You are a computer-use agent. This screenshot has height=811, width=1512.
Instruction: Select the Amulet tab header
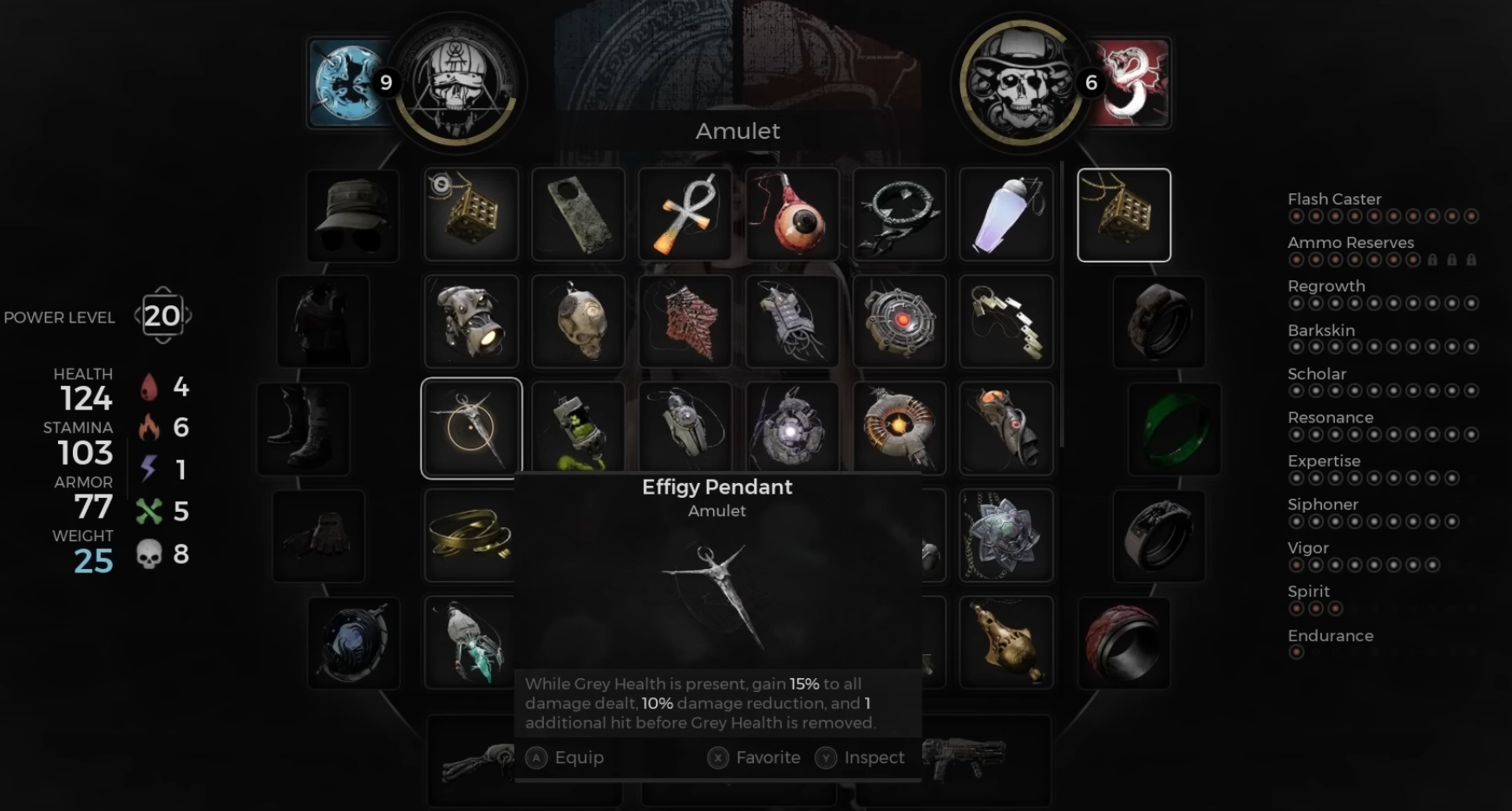click(737, 131)
